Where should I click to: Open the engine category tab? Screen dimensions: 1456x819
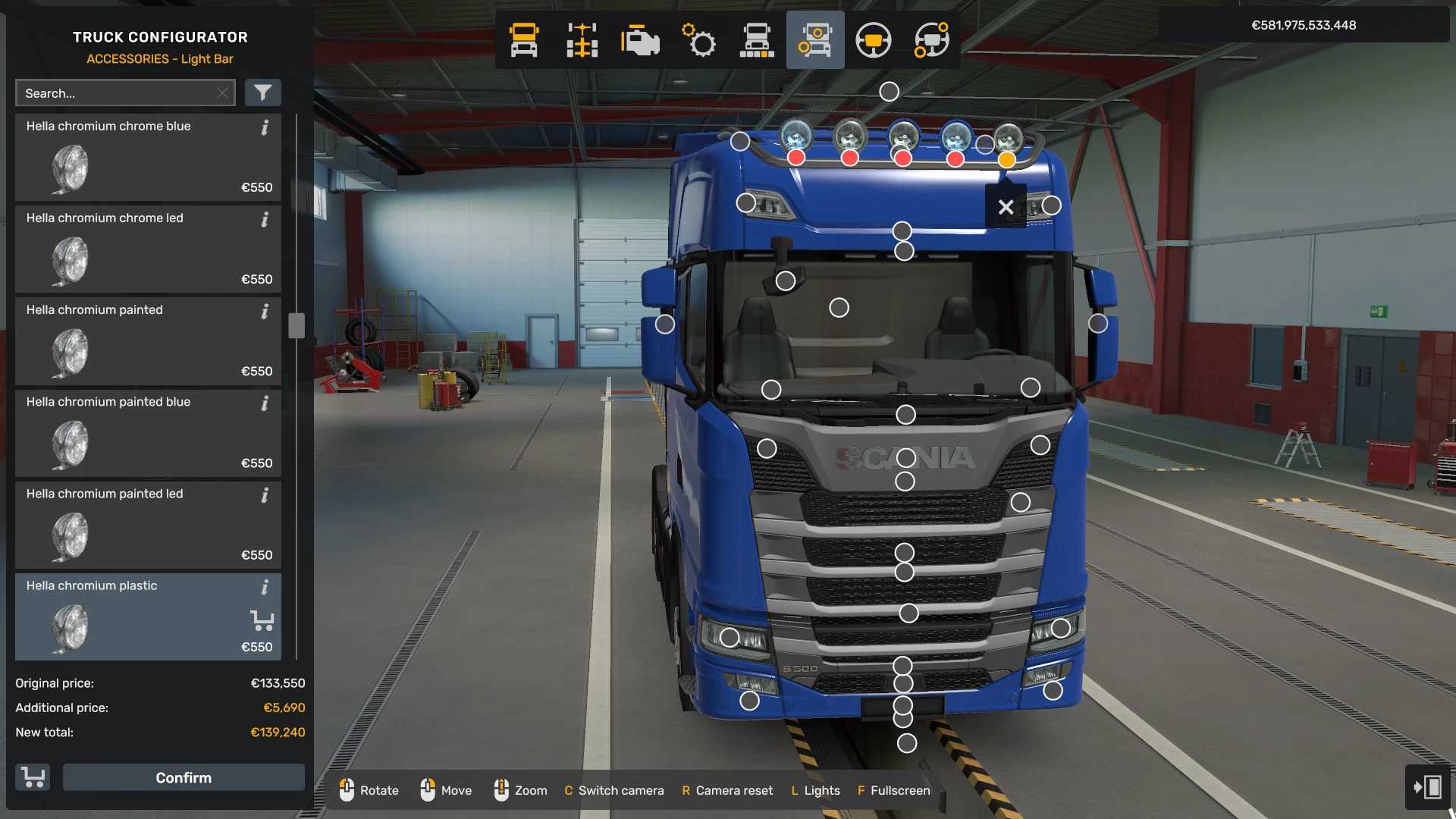(640, 40)
